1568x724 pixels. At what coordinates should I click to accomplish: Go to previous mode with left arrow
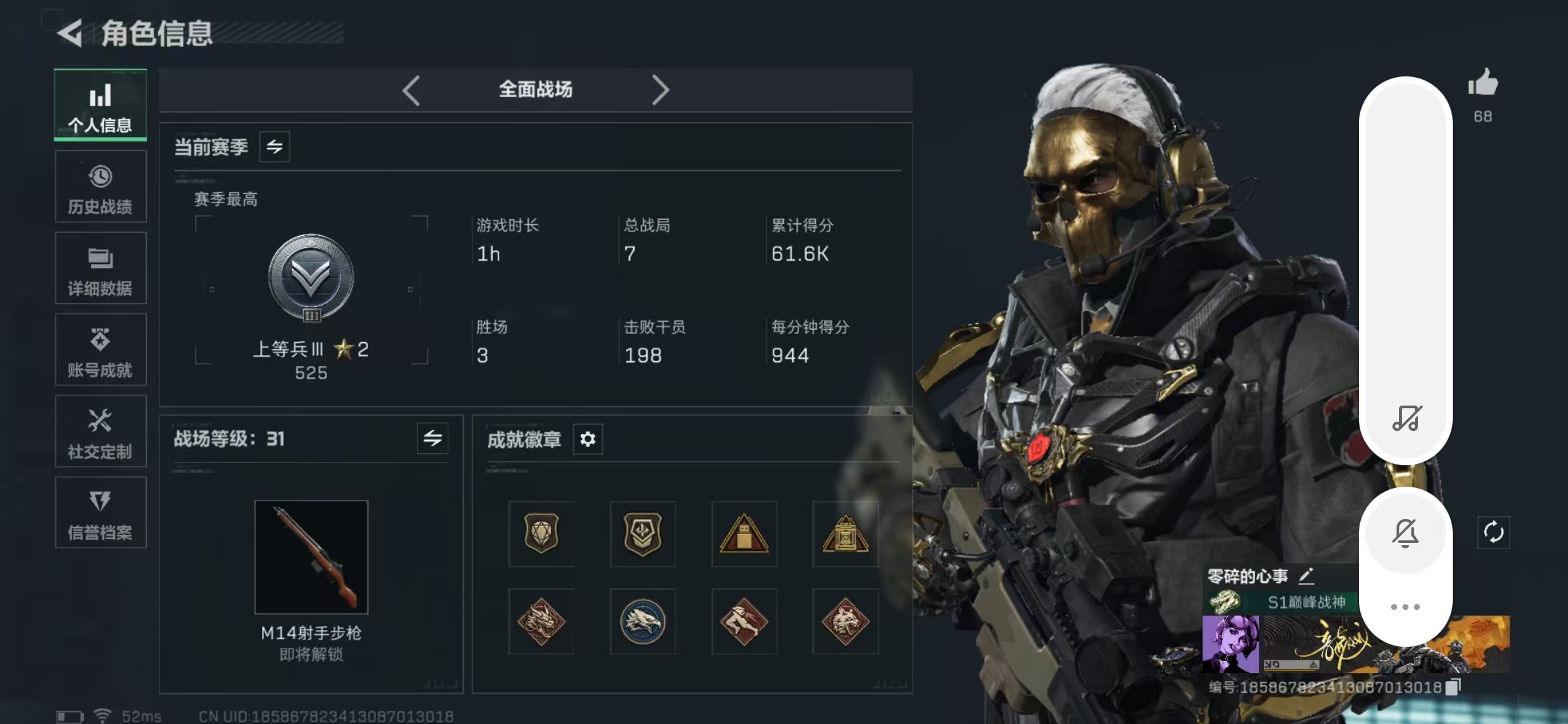click(411, 90)
